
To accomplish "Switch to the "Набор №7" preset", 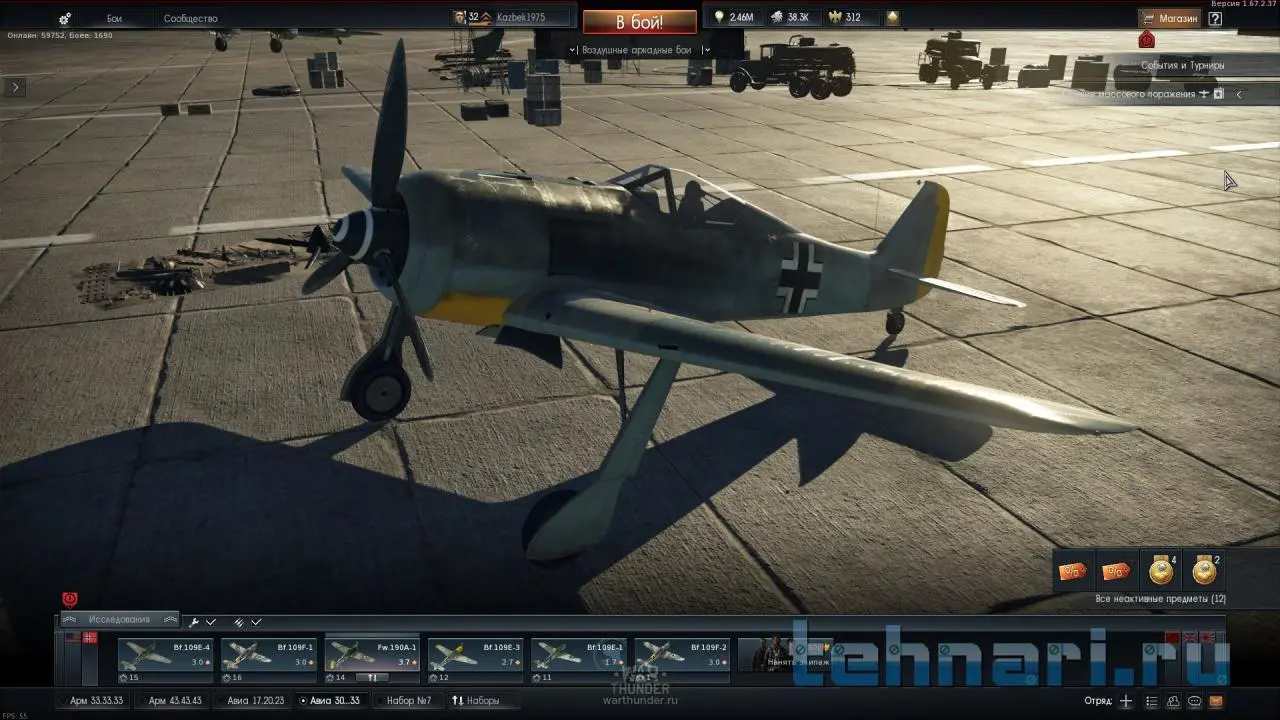I will point(409,701).
